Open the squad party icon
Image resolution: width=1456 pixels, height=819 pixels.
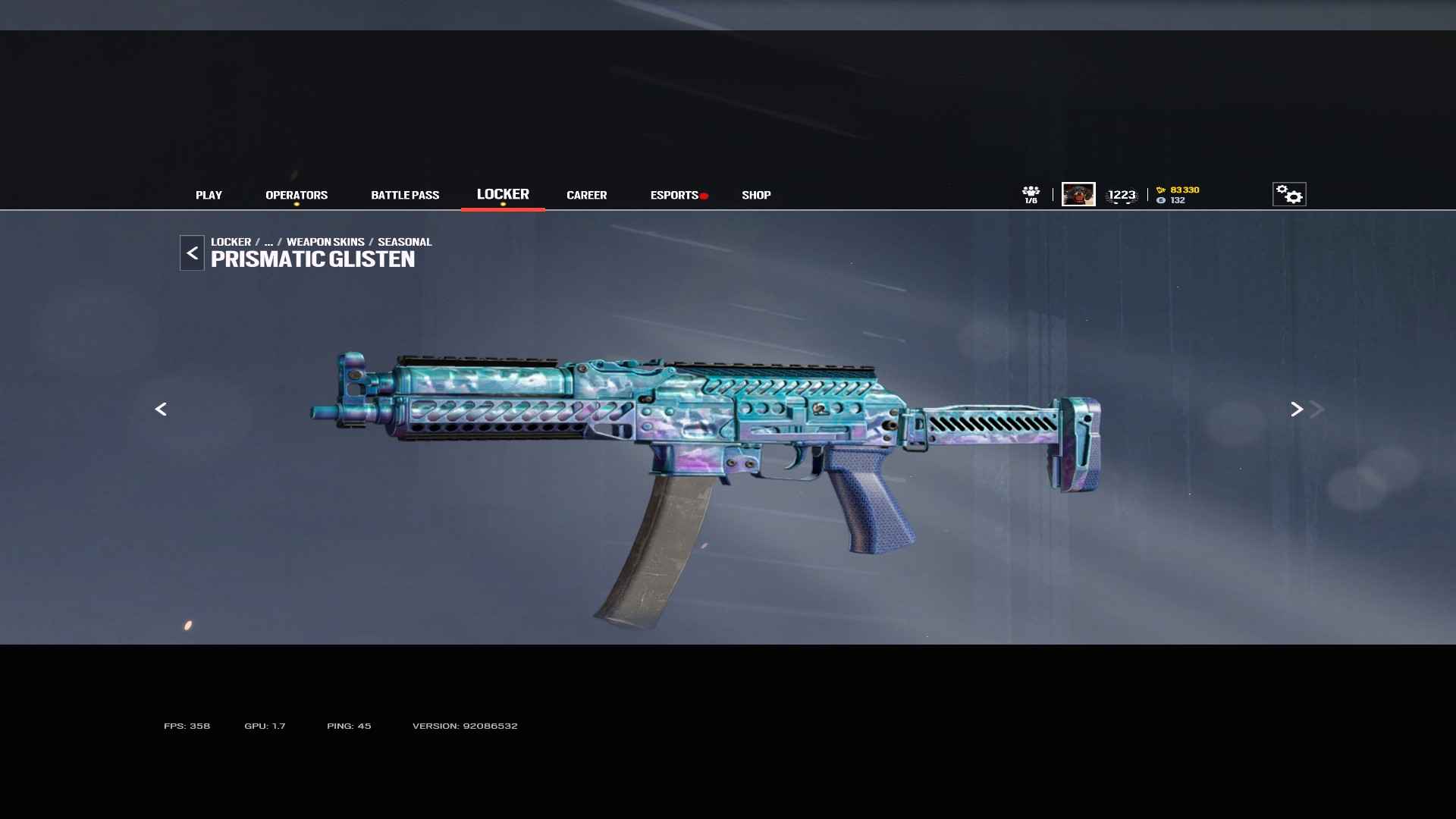pos(1031,194)
